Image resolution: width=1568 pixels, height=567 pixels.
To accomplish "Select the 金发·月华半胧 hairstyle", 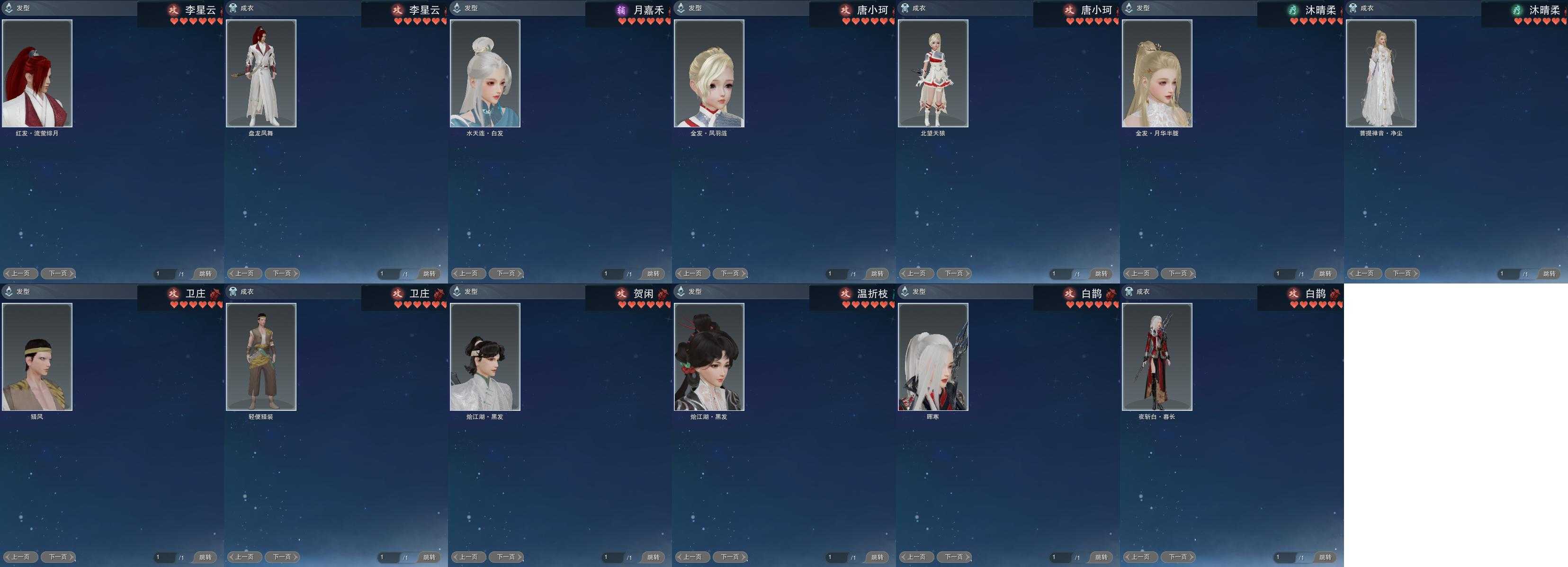I will (x=1157, y=73).
